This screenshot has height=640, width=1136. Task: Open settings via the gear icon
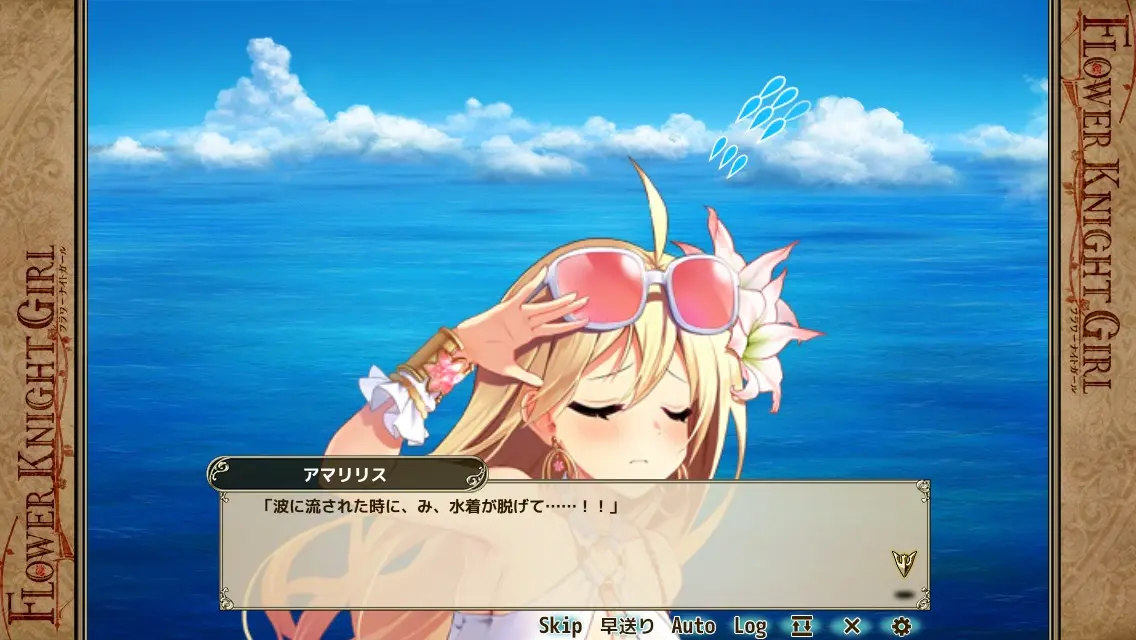coord(902,626)
